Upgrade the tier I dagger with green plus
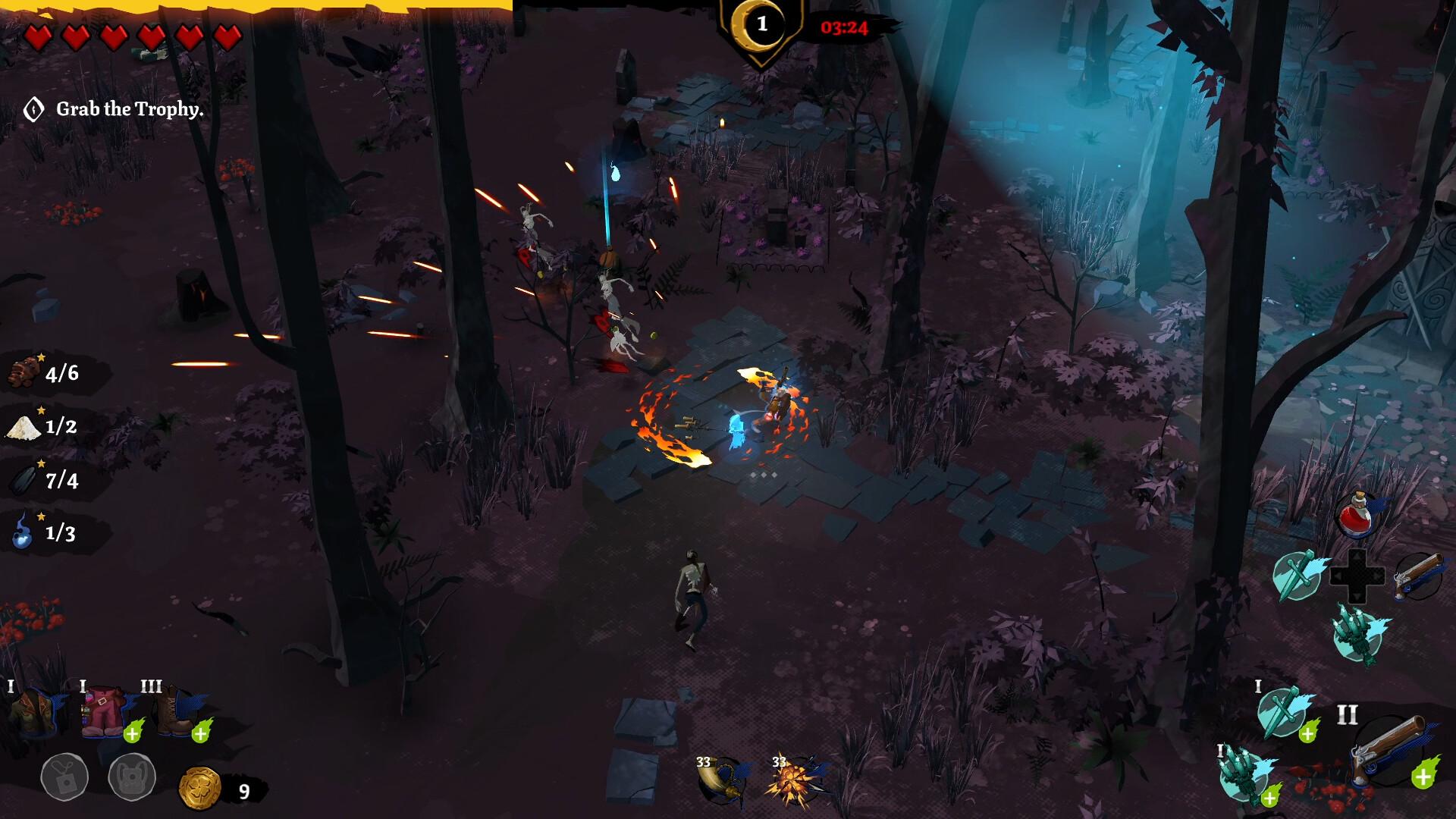 (x=1307, y=733)
